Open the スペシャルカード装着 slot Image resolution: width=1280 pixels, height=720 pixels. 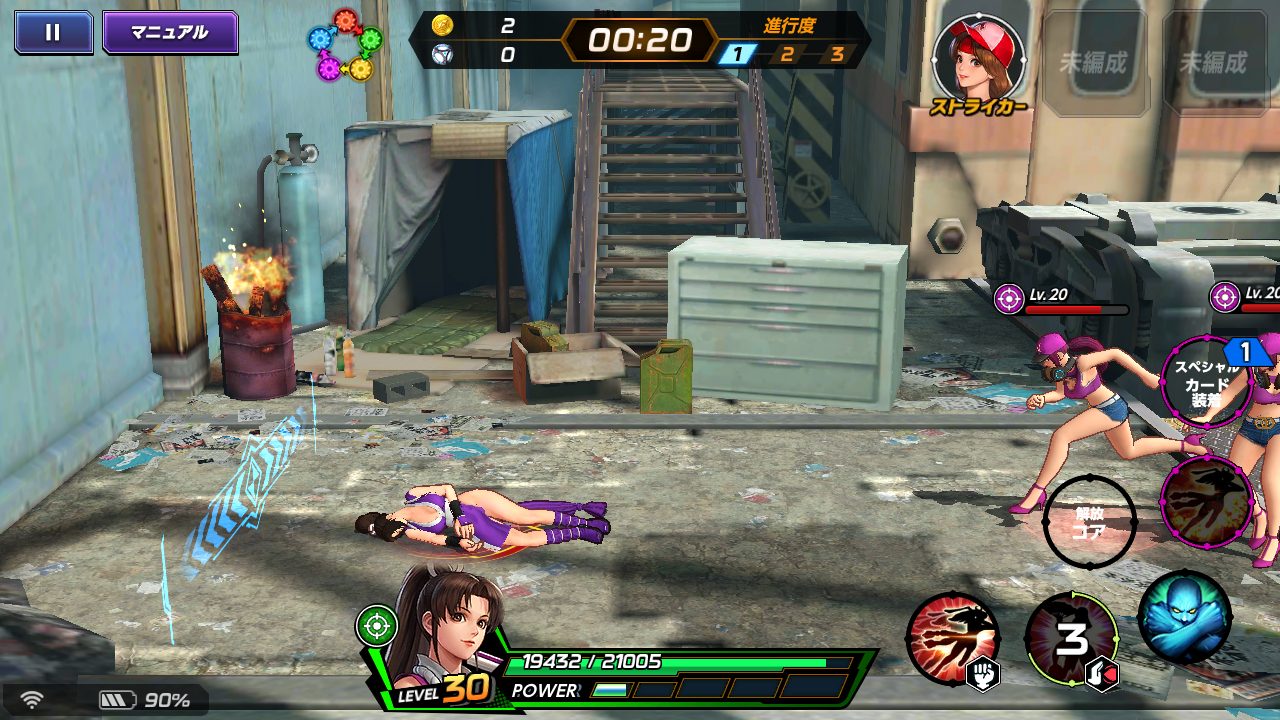coord(1207,381)
